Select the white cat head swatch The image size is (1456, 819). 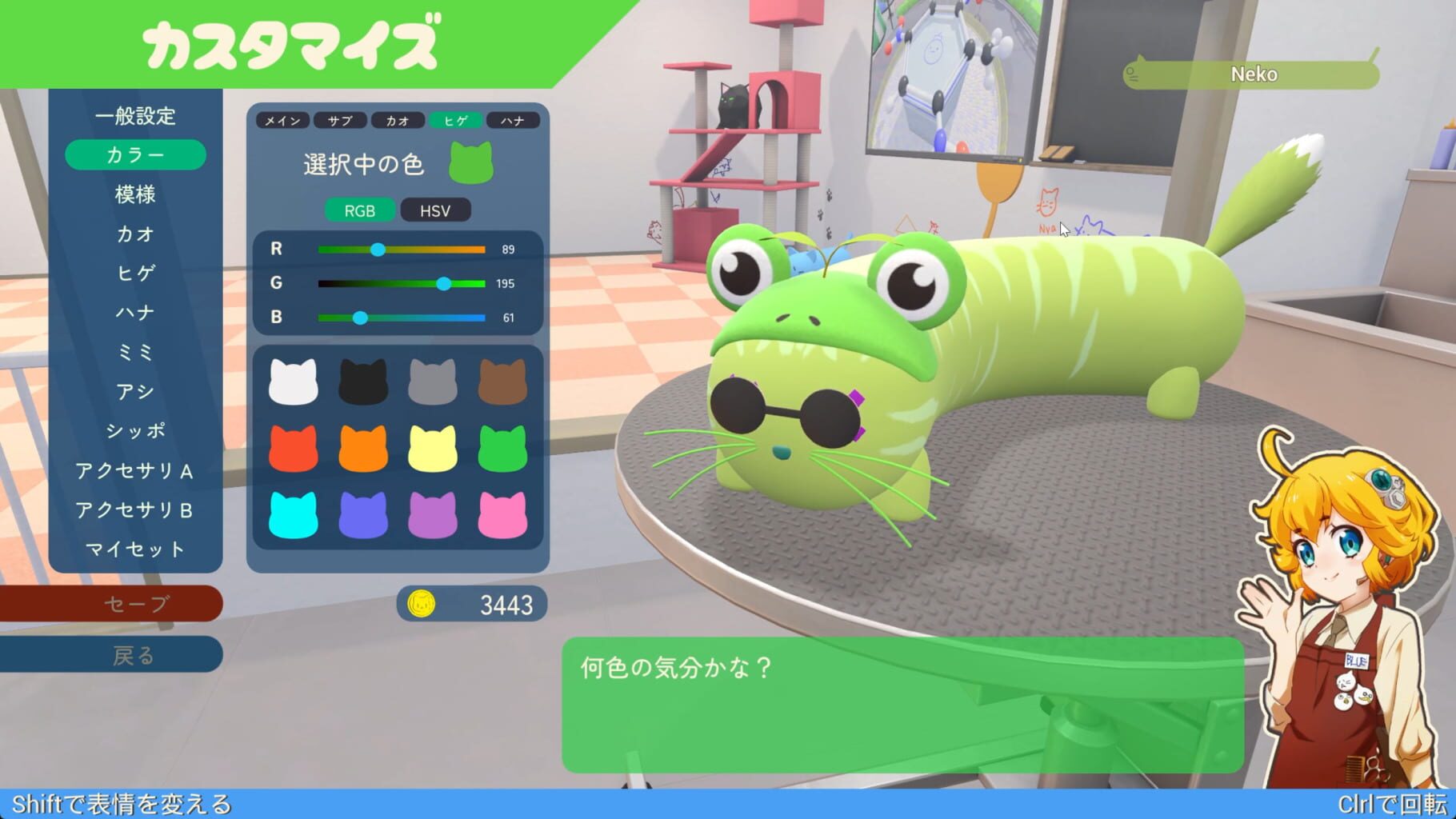(x=294, y=379)
